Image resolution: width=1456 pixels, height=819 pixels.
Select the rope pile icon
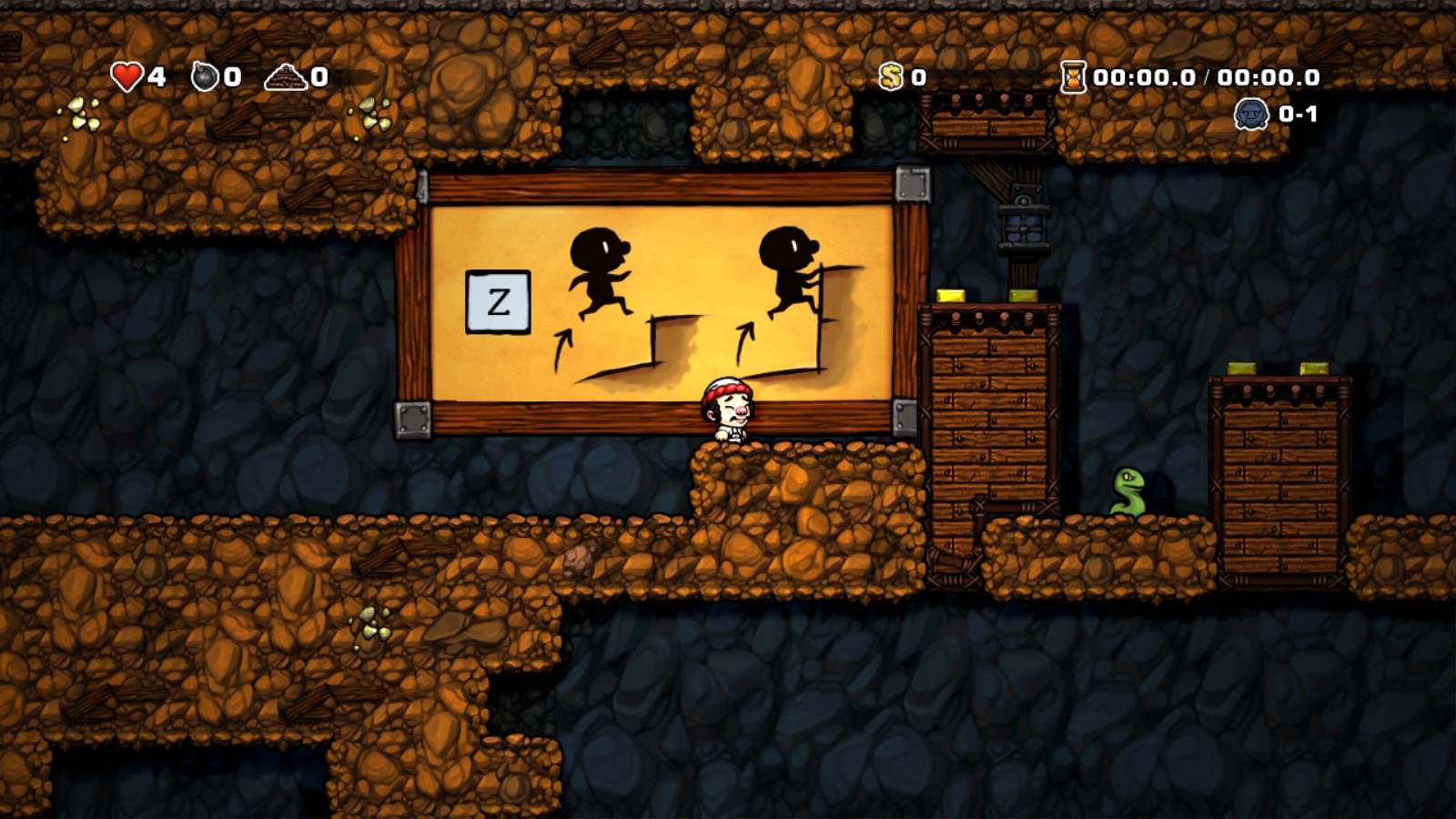285,76
